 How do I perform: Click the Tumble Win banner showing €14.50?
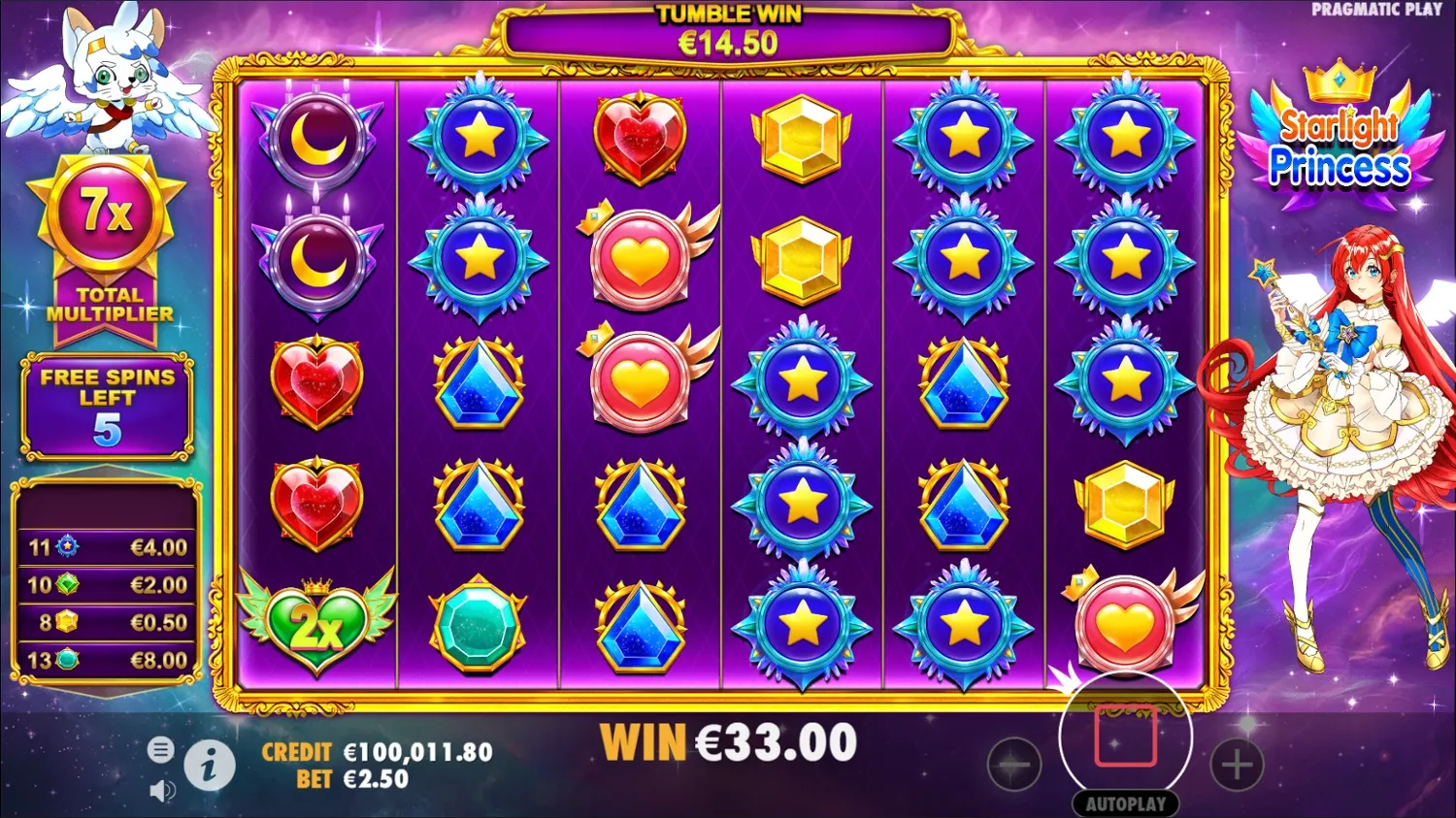726,29
